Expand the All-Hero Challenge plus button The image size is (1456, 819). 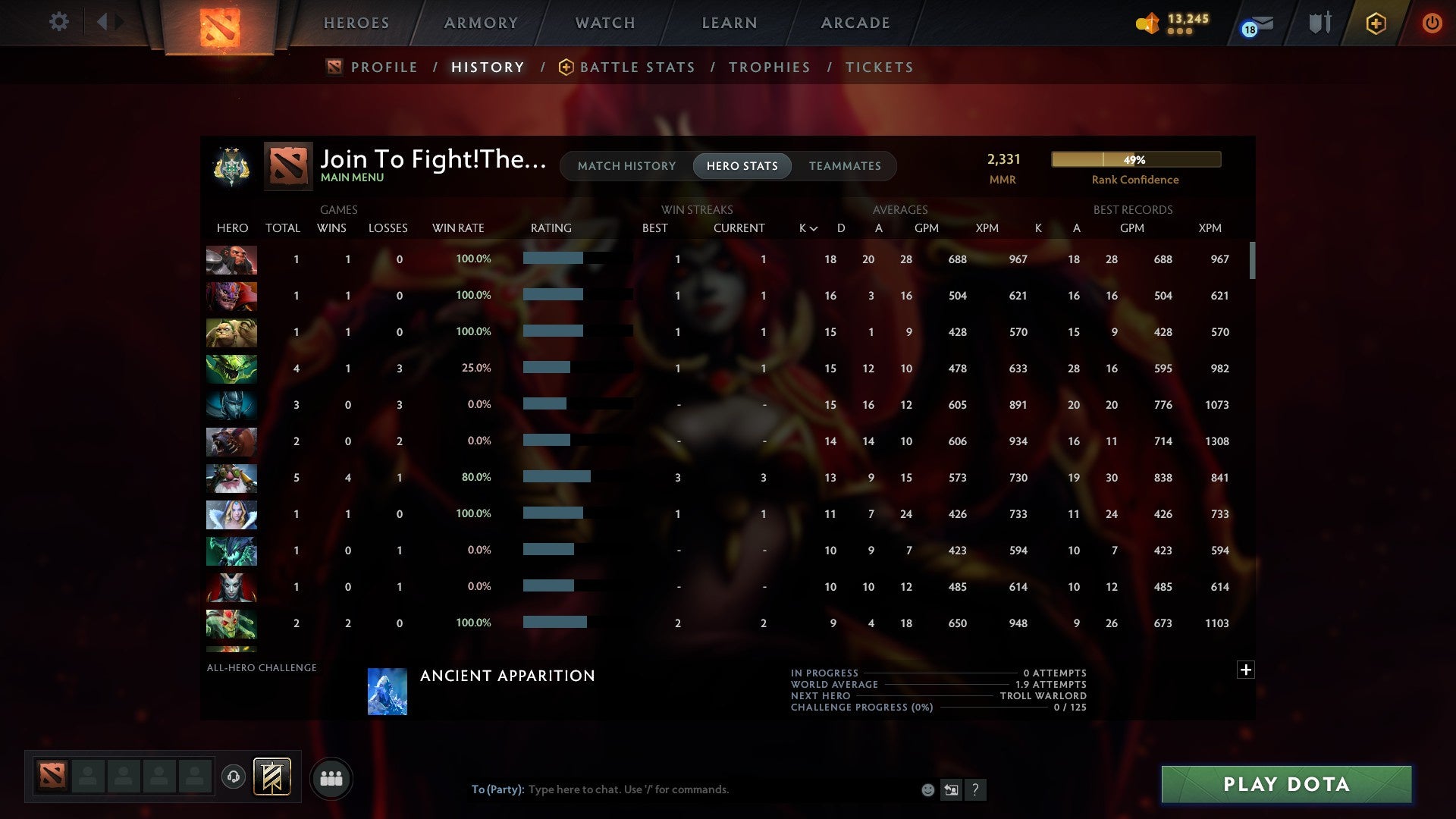point(1247,670)
